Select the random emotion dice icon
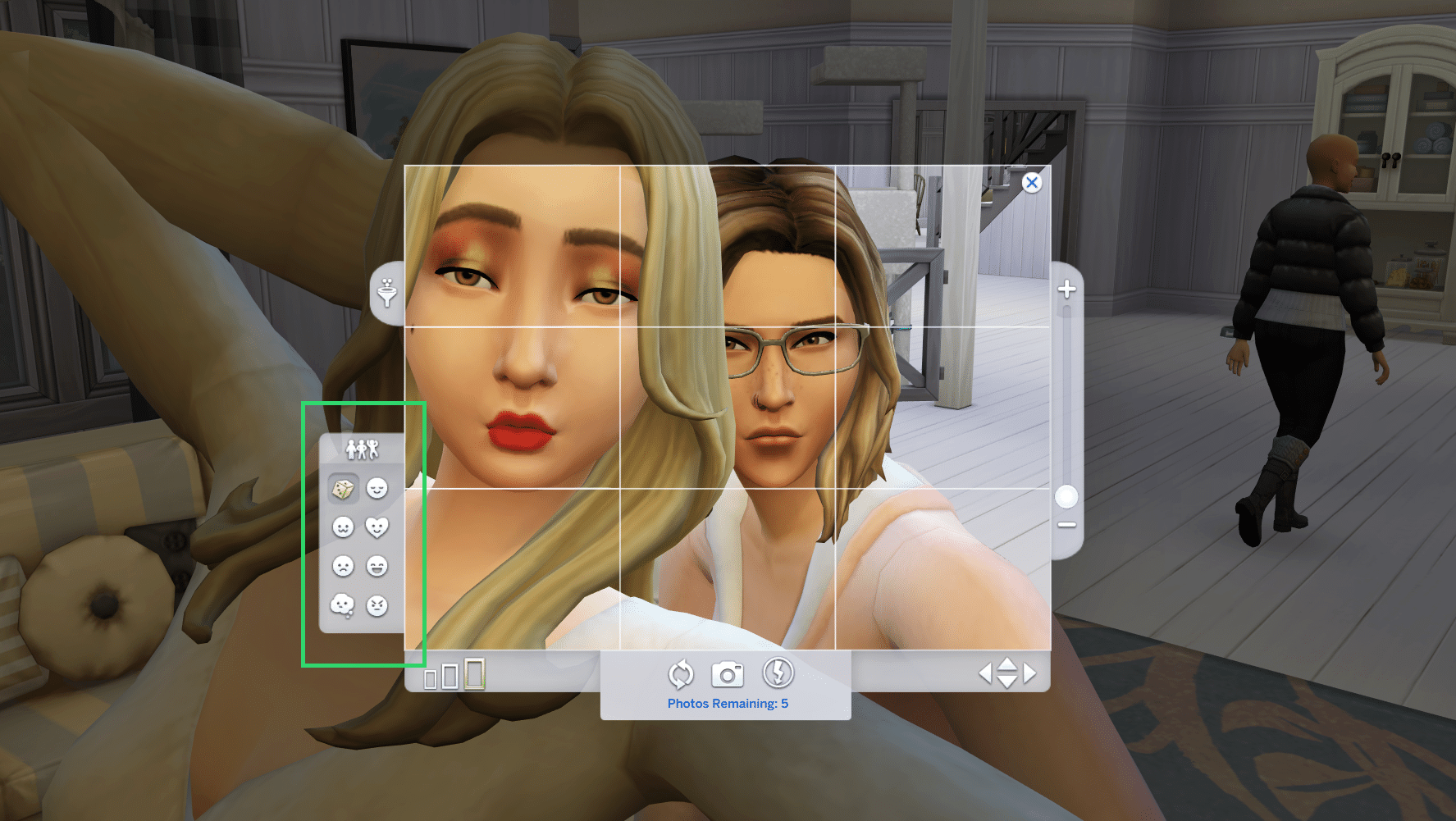This screenshot has height=821, width=1456. (x=344, y=487)
